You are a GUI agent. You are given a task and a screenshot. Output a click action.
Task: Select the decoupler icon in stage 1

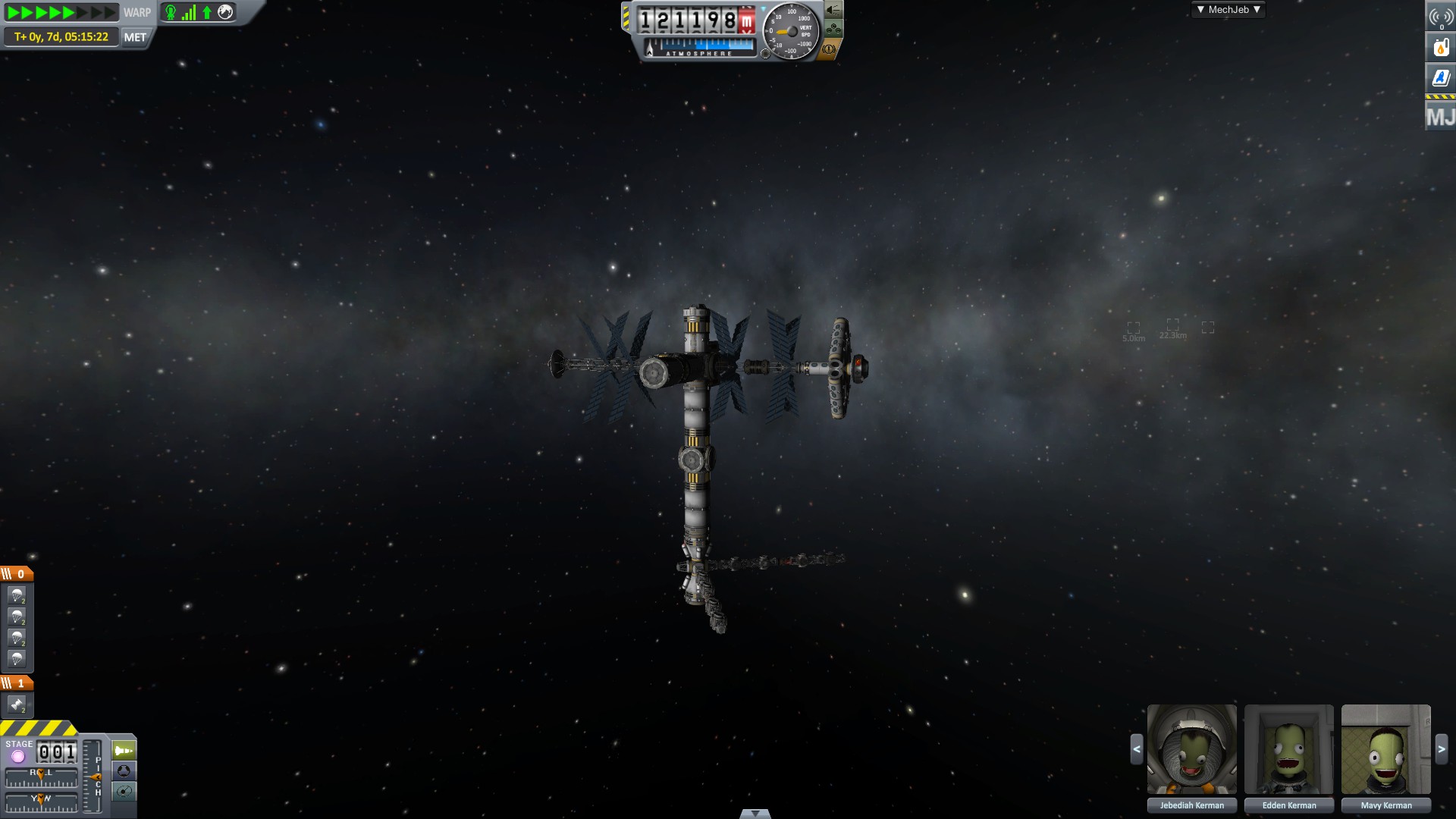17,705
